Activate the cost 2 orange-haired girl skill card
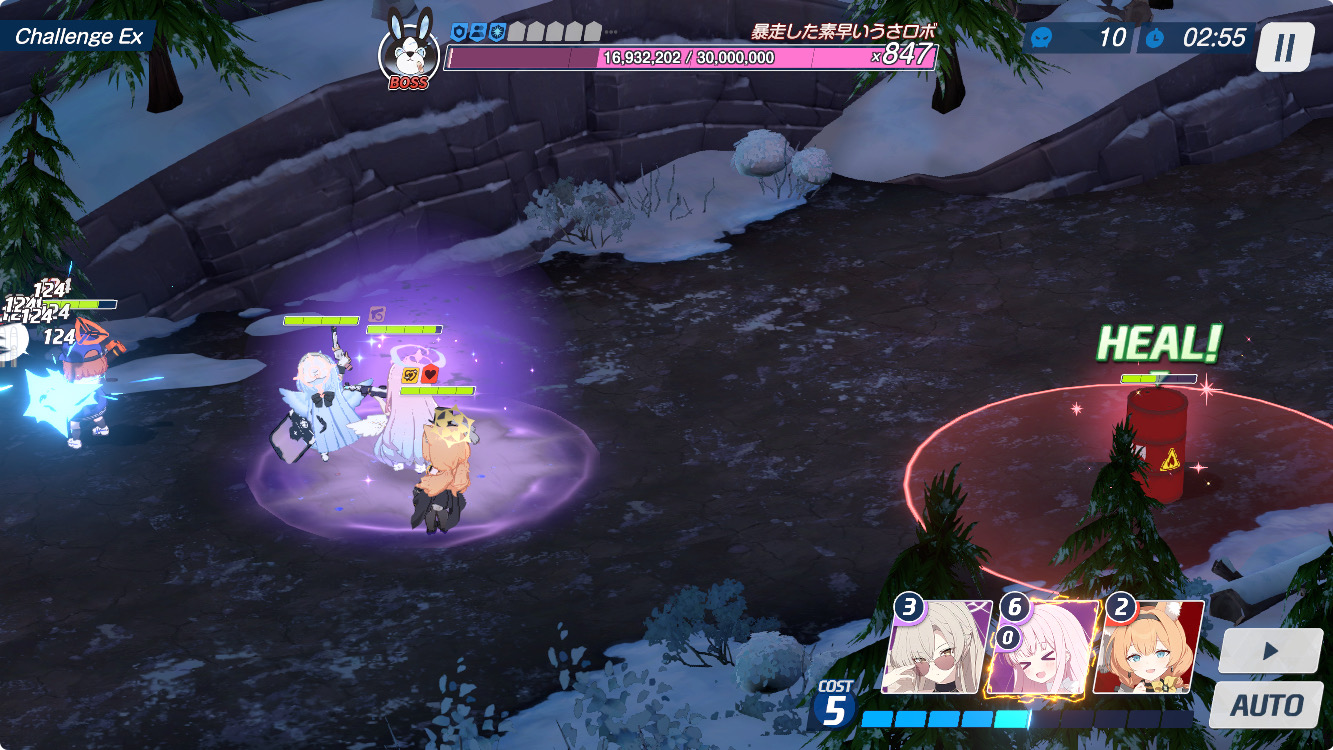This screenshot has width=1333, height=750. point(1150,648)
